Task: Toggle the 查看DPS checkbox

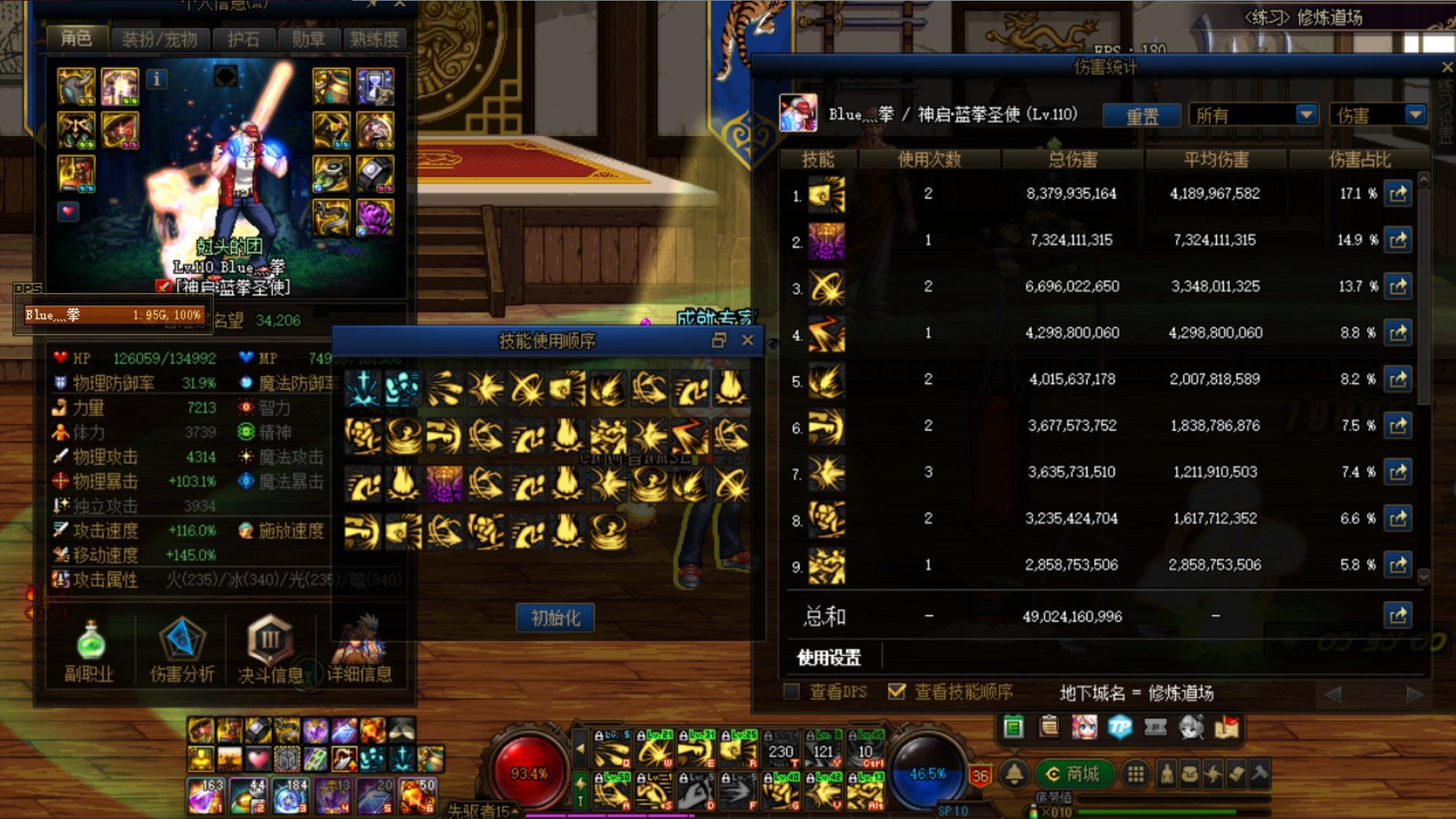Action: point(792,692)
